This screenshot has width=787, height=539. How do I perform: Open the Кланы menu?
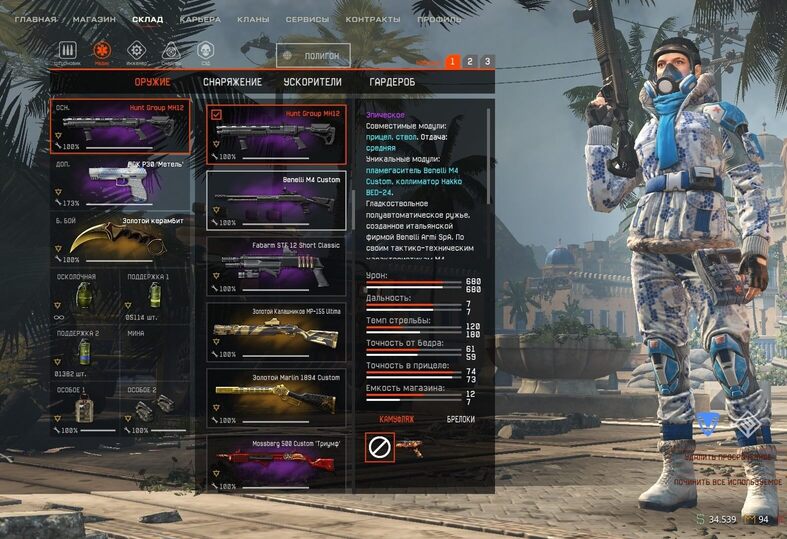pyautogui.click(x=253, y=19)
